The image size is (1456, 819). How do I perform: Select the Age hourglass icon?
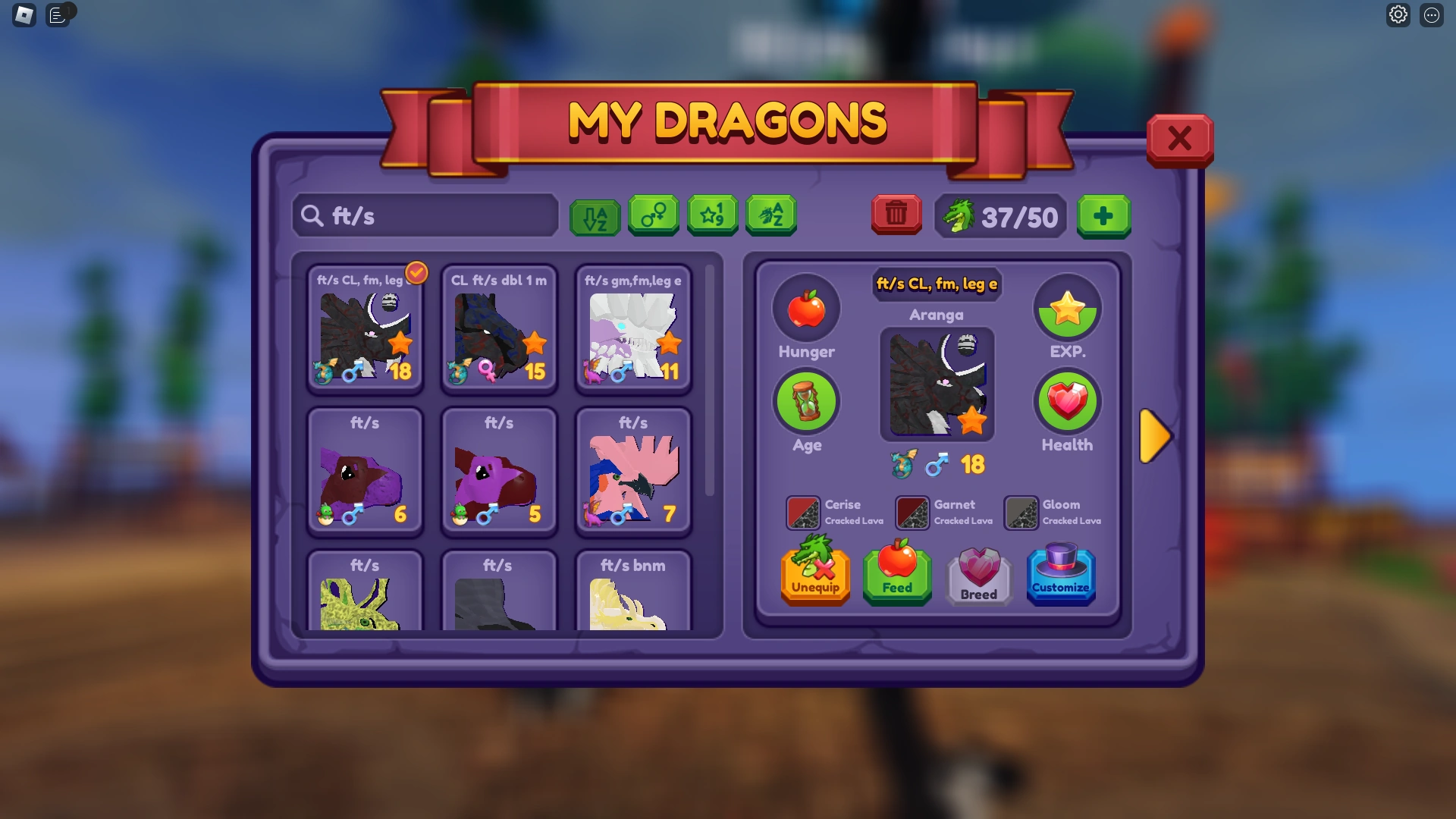click(x=806, y=401)
